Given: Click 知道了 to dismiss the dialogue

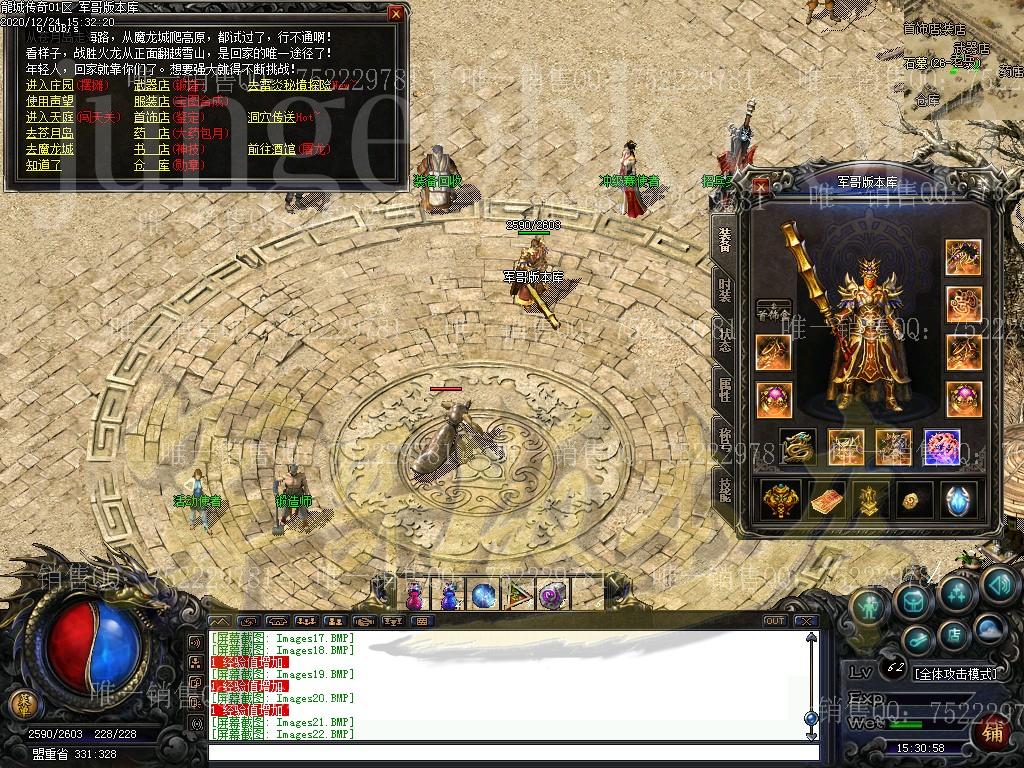Looking at the screenshot, I should point(43,165).
